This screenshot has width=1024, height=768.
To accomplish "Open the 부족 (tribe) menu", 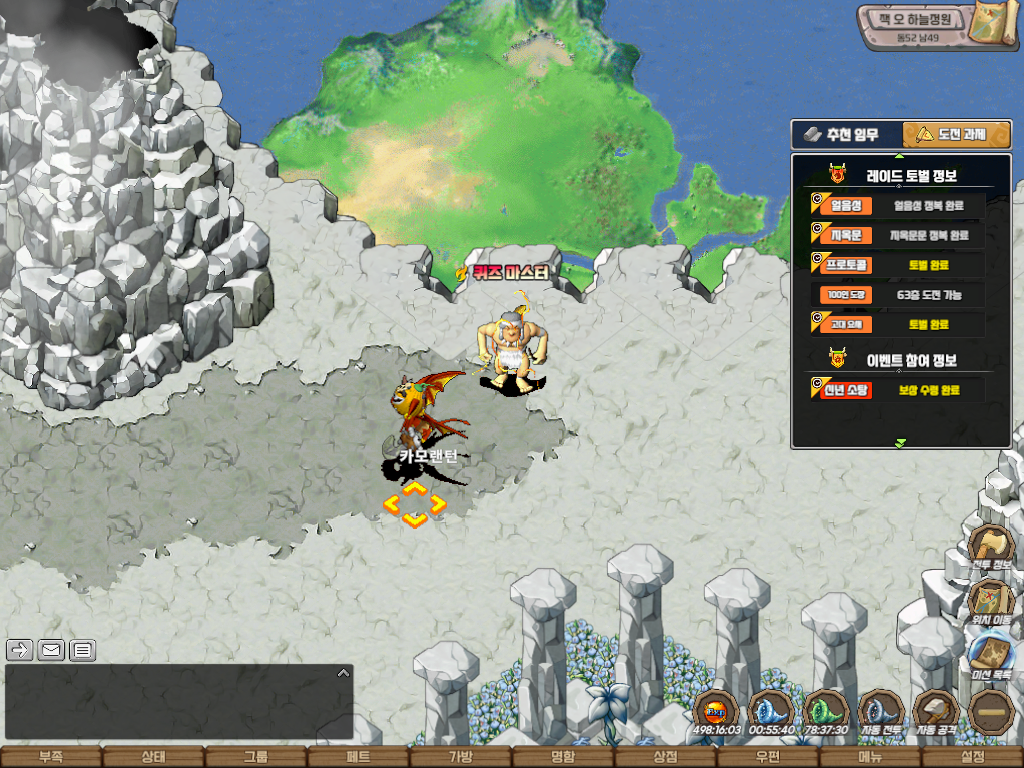I will point(50,757).
